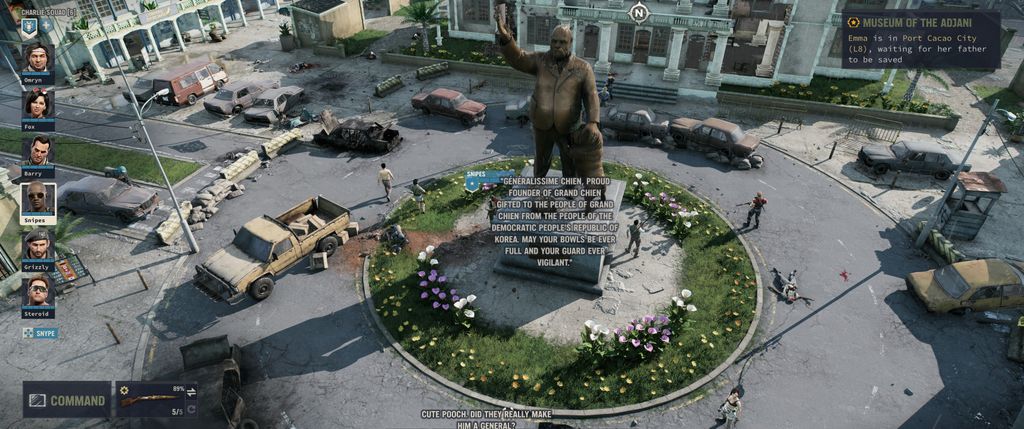Click the SNYPE tag below the portraits

[x=41, y=333]
